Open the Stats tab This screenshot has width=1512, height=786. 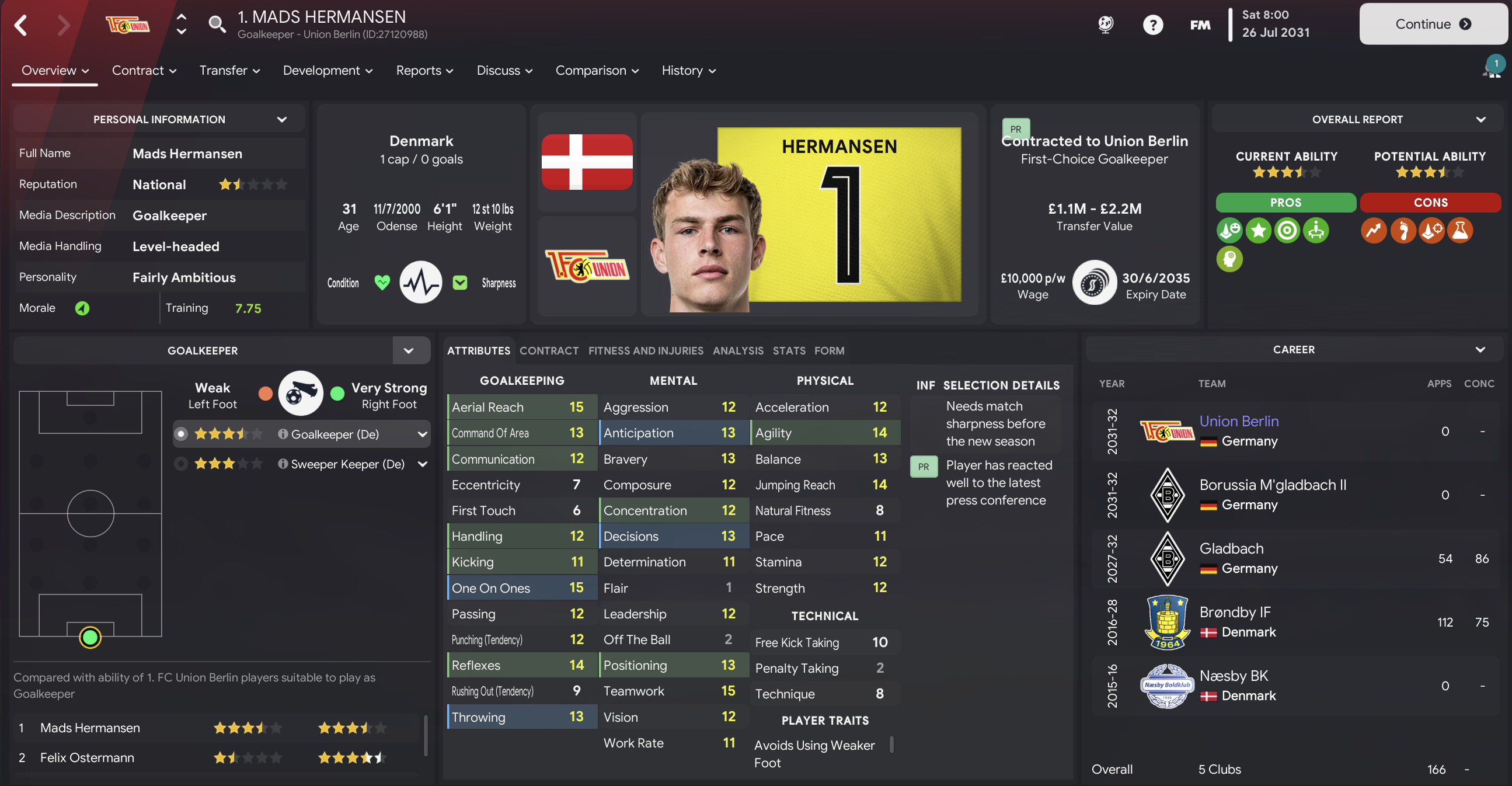tap(788, 350)
